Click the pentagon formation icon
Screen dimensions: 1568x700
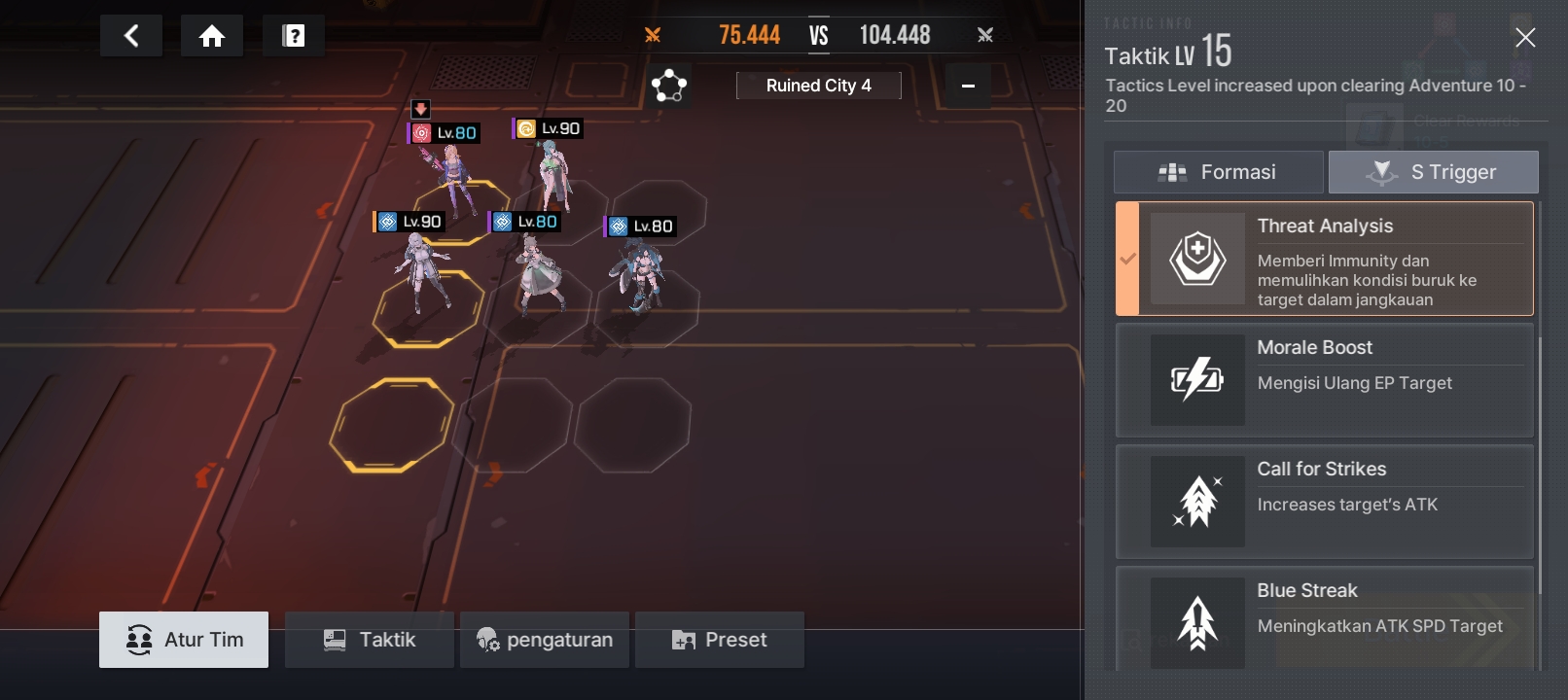[x=669, y=86]
